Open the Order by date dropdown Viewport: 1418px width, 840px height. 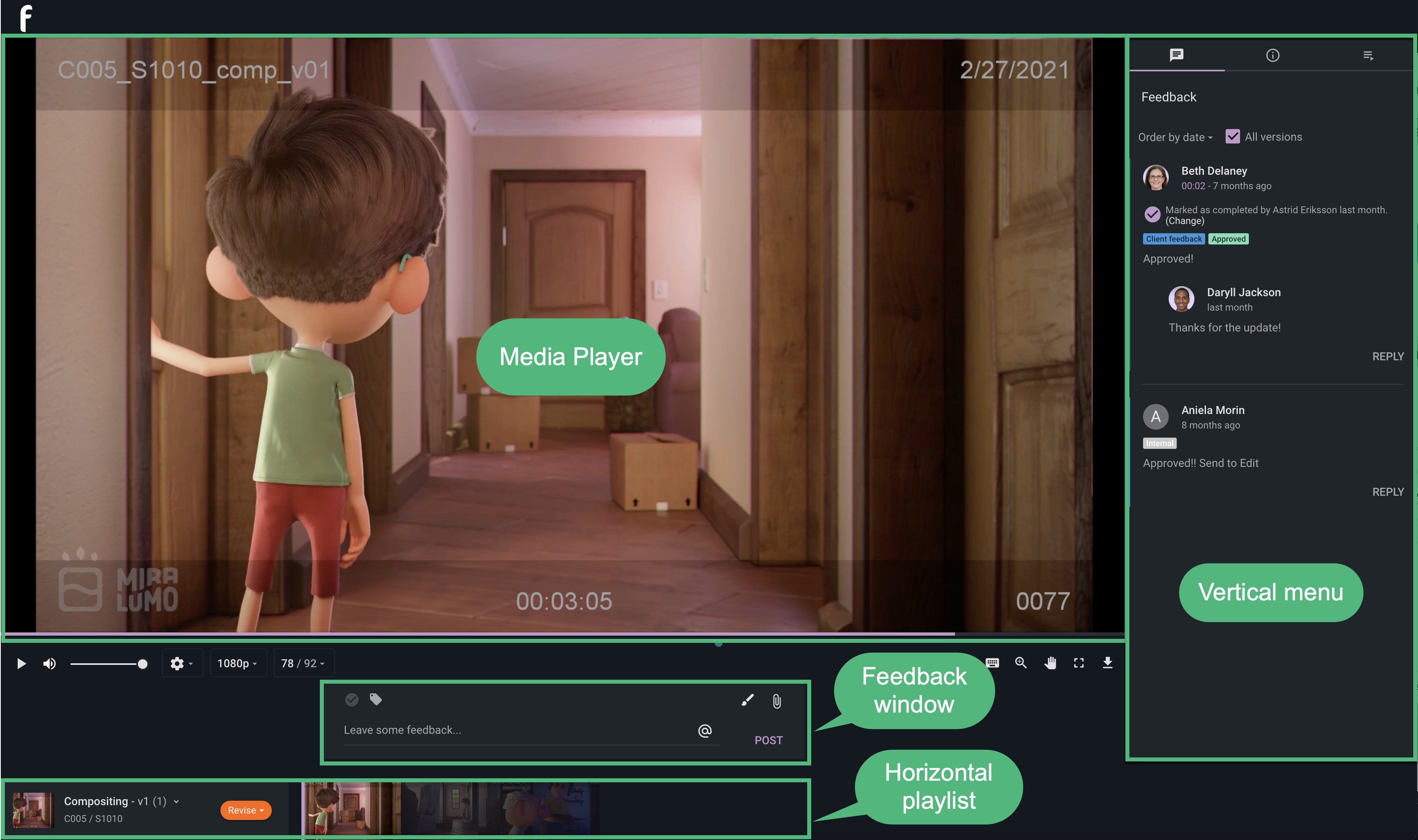pos(1175,137)
